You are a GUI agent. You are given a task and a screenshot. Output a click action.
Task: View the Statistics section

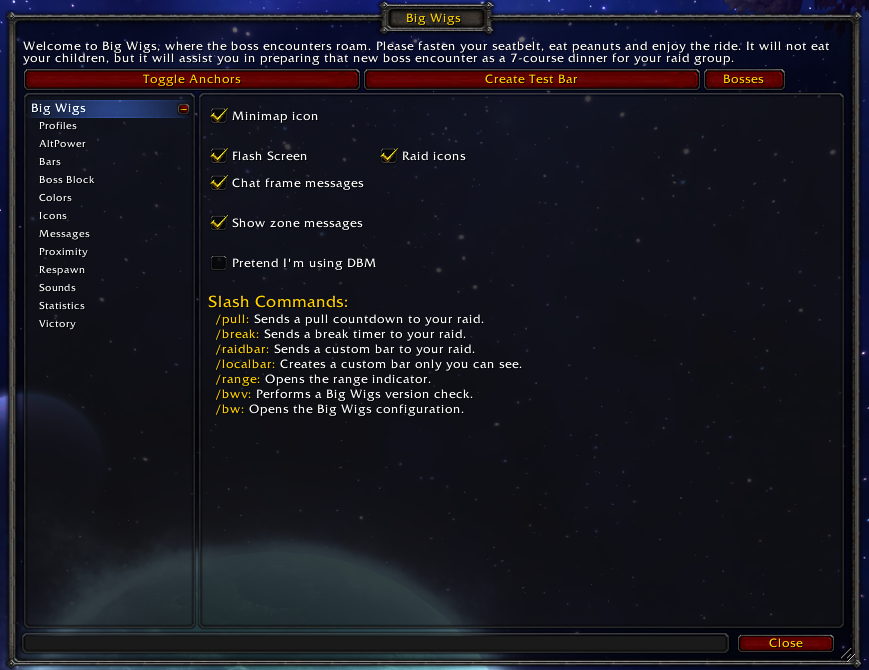click(62, 306)
